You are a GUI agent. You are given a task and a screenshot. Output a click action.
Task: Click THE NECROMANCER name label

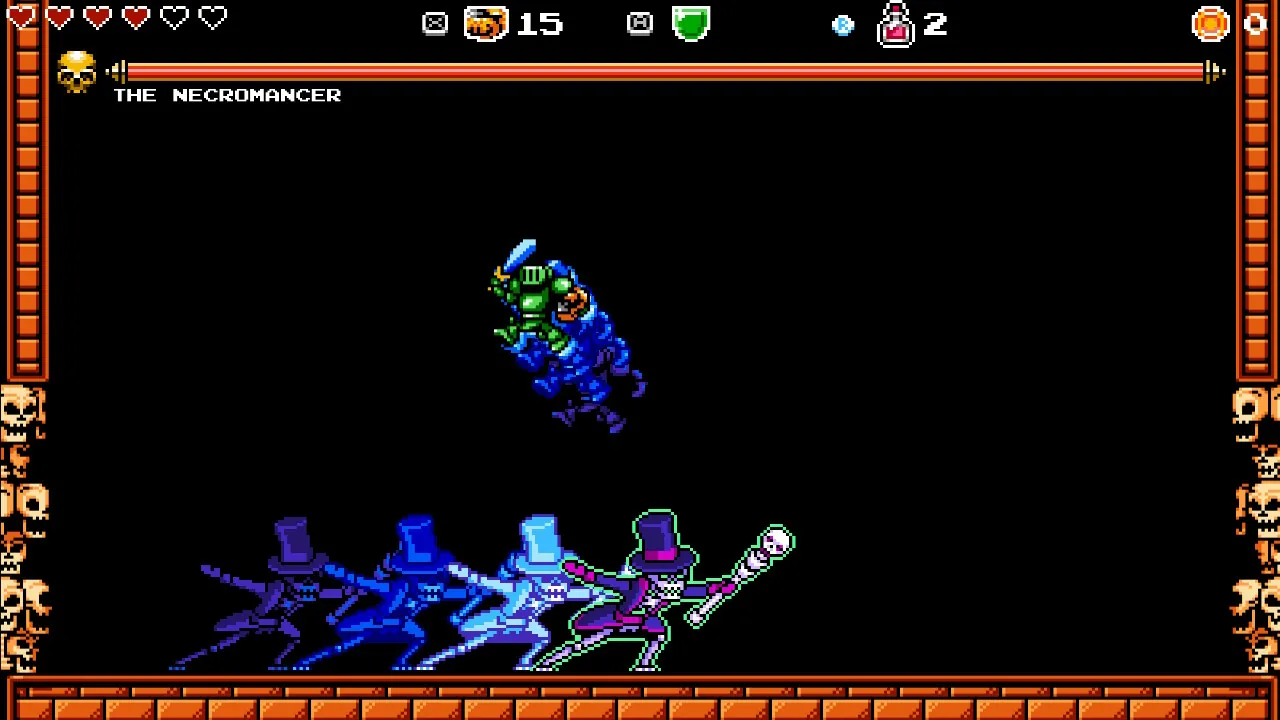point(227,95)
